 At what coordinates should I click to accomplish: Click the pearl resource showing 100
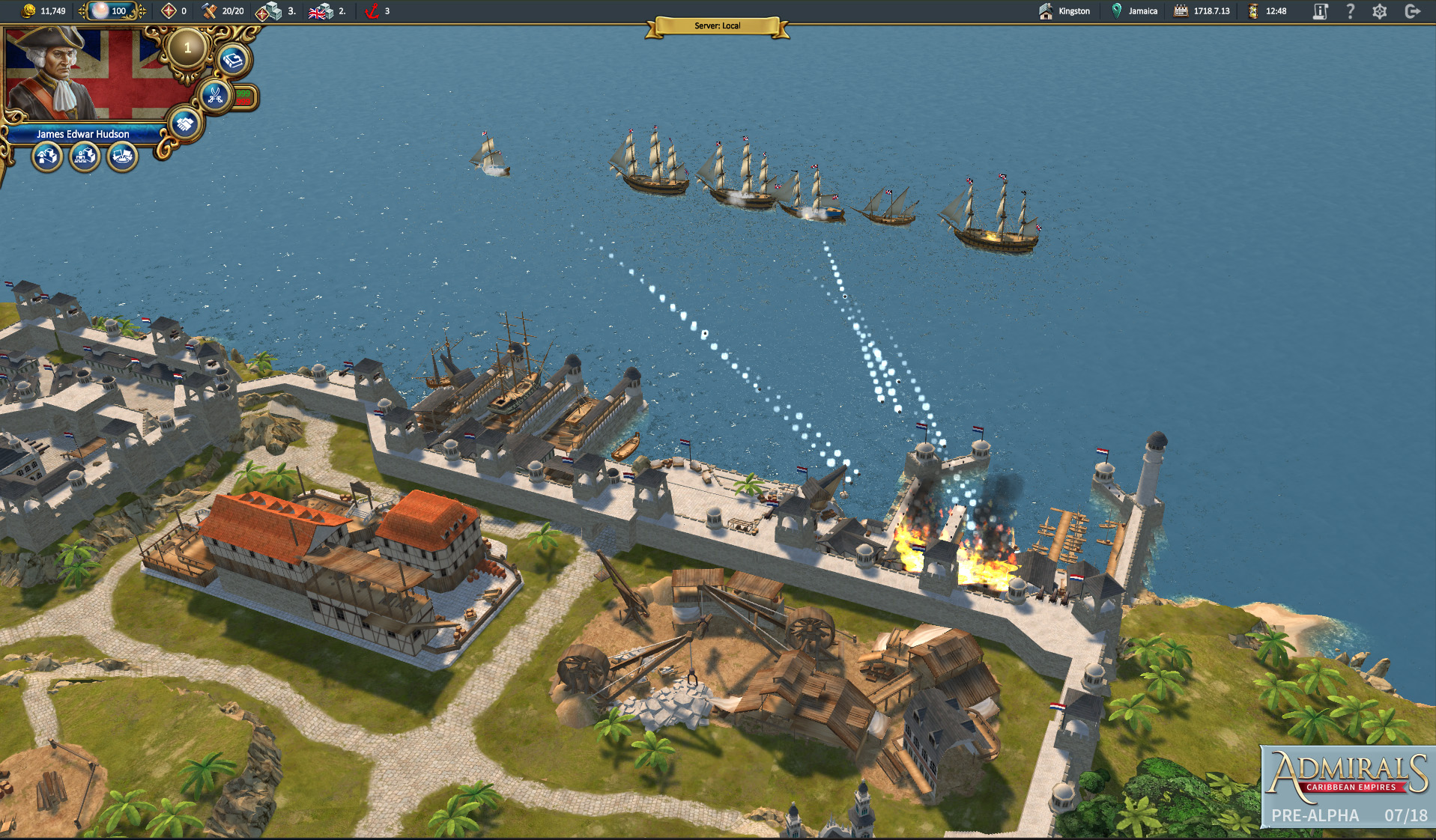point(111,11)
